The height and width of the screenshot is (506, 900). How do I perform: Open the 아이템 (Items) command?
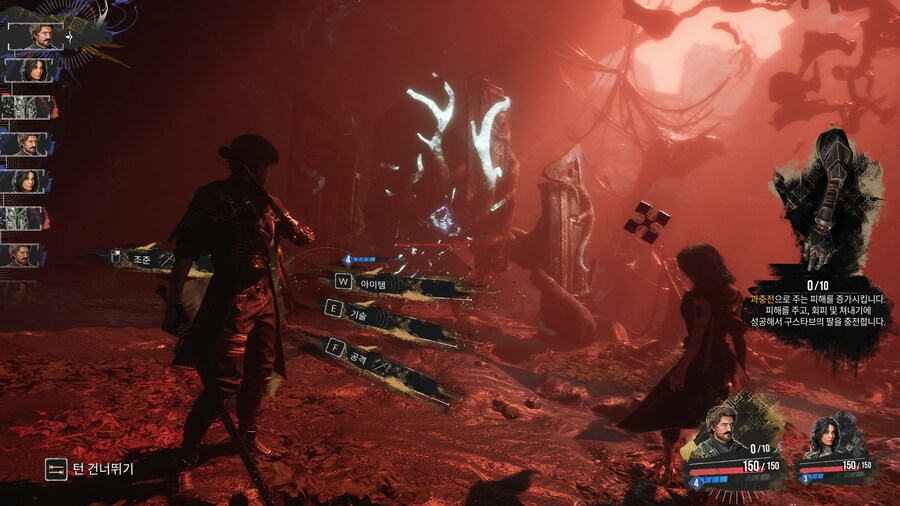[368, 283]
